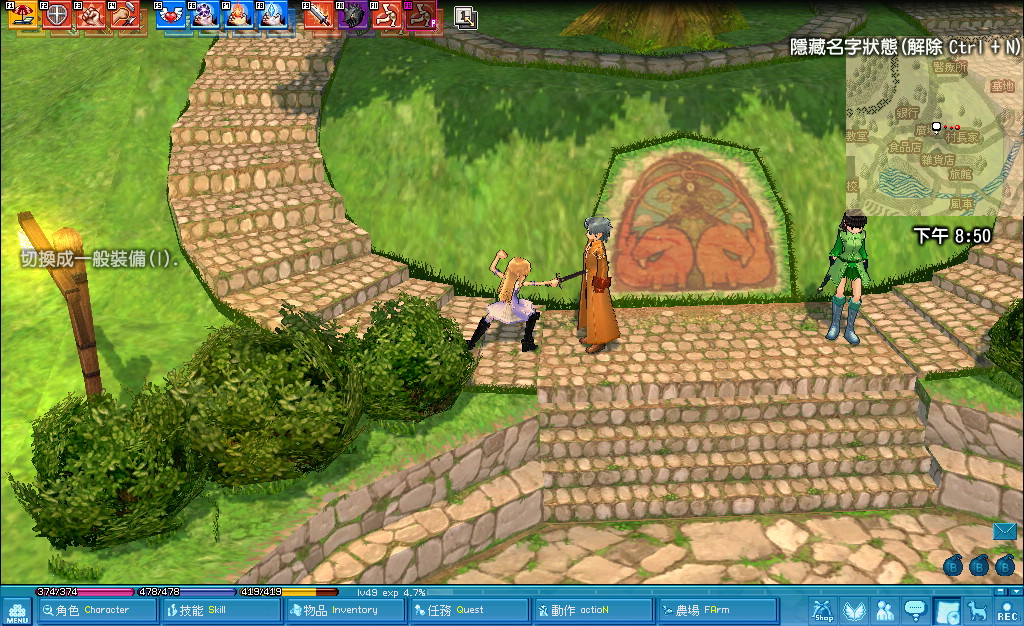1024x626 pixels.
Task: Open the main MENU button
Action: click(x=16, y=610)
